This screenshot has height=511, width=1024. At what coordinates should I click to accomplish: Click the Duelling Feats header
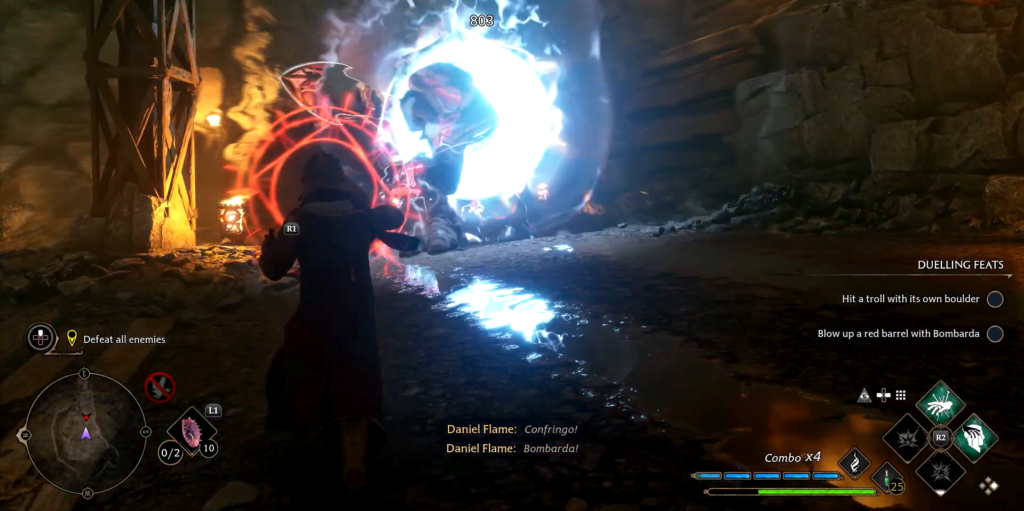[x=960, y=266]
